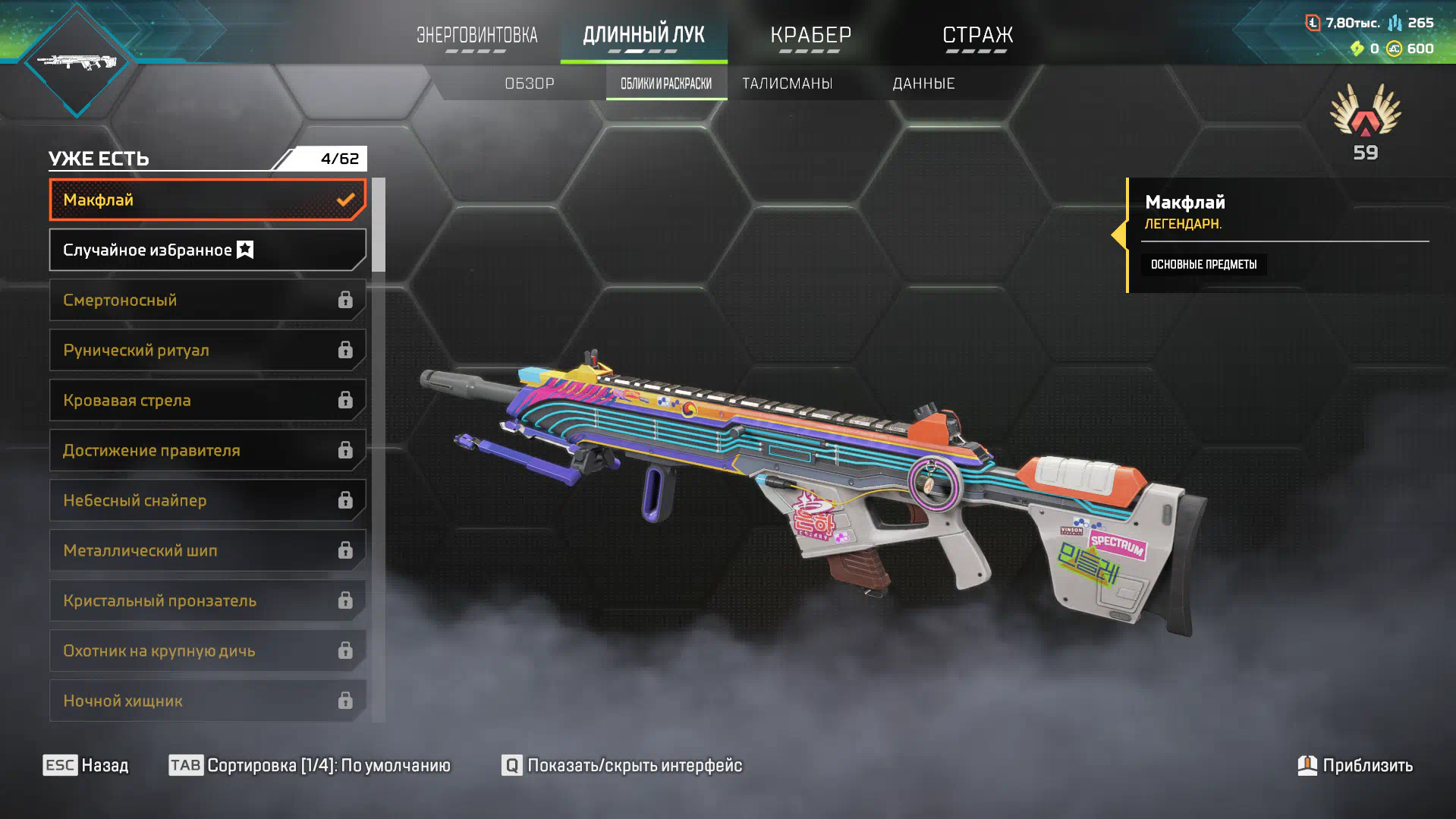Preview the locked Смертоносный skin
Screen dimensions: 1456x819
pyautogui.click(x=207, y=300)
